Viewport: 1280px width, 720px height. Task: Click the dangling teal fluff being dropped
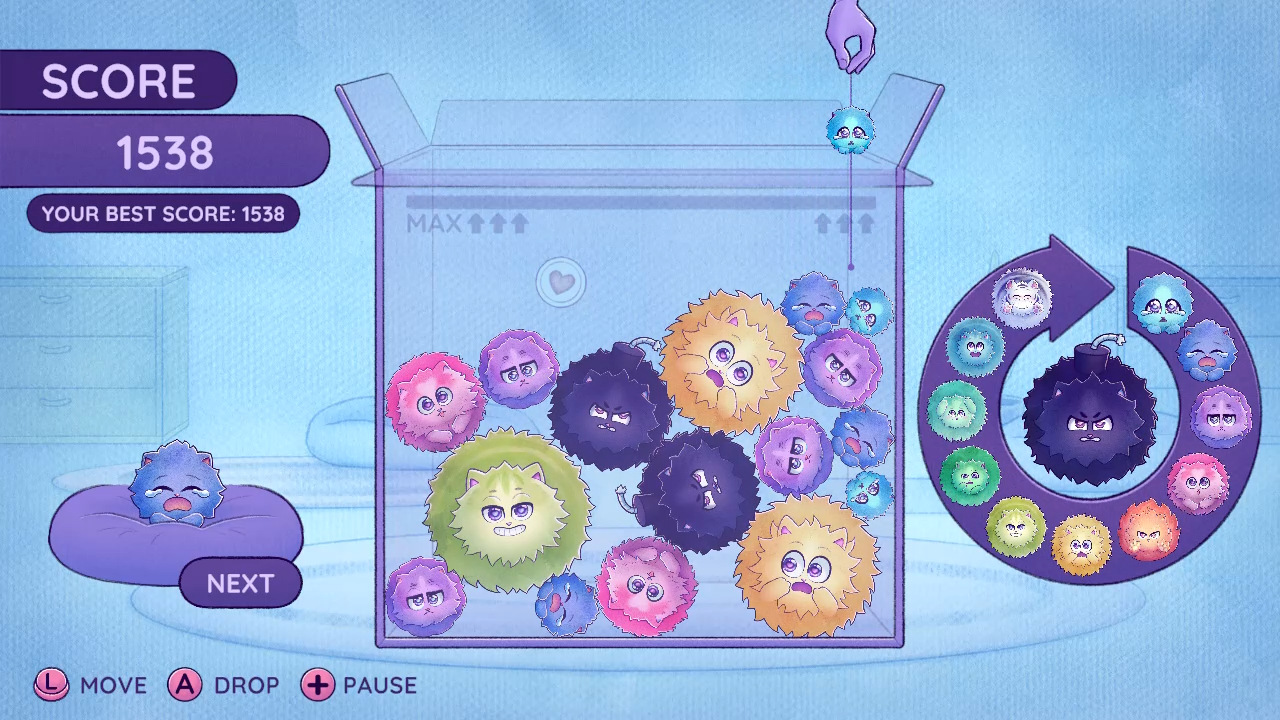(x=849, y=133)
